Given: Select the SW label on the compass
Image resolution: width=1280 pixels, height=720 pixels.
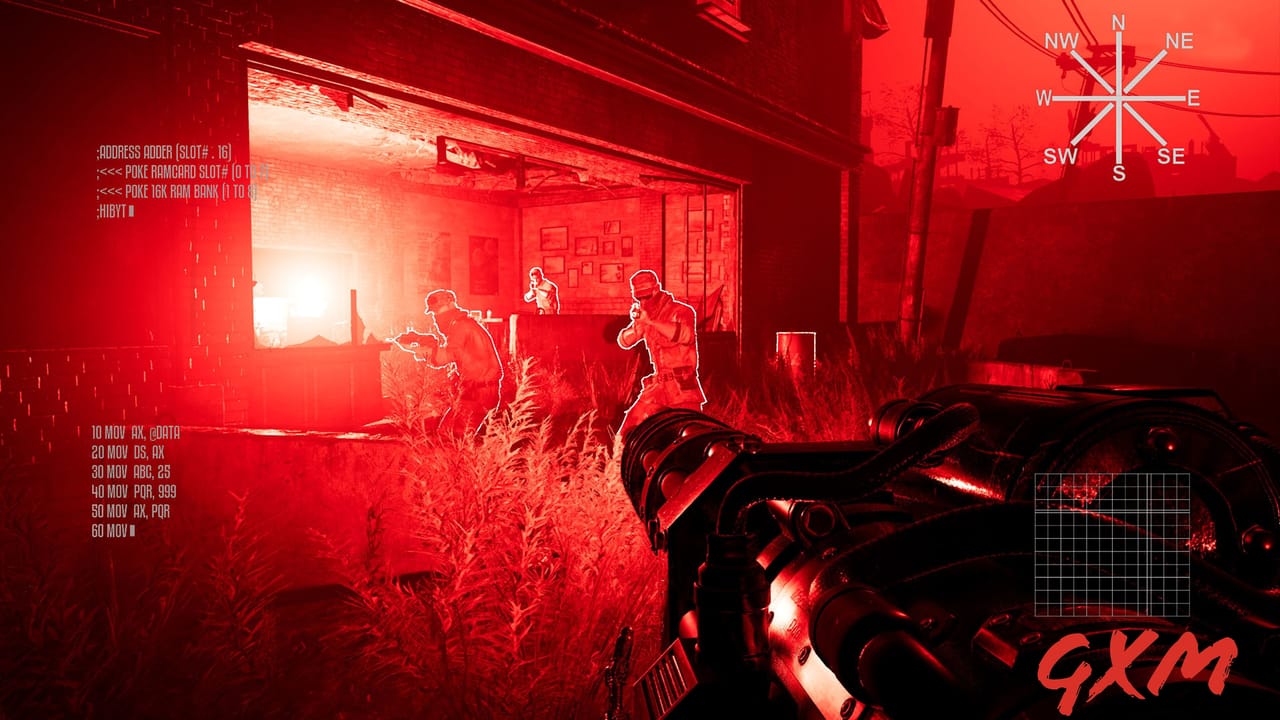Looking at the screenshot, I should (x=1060, y=155).
